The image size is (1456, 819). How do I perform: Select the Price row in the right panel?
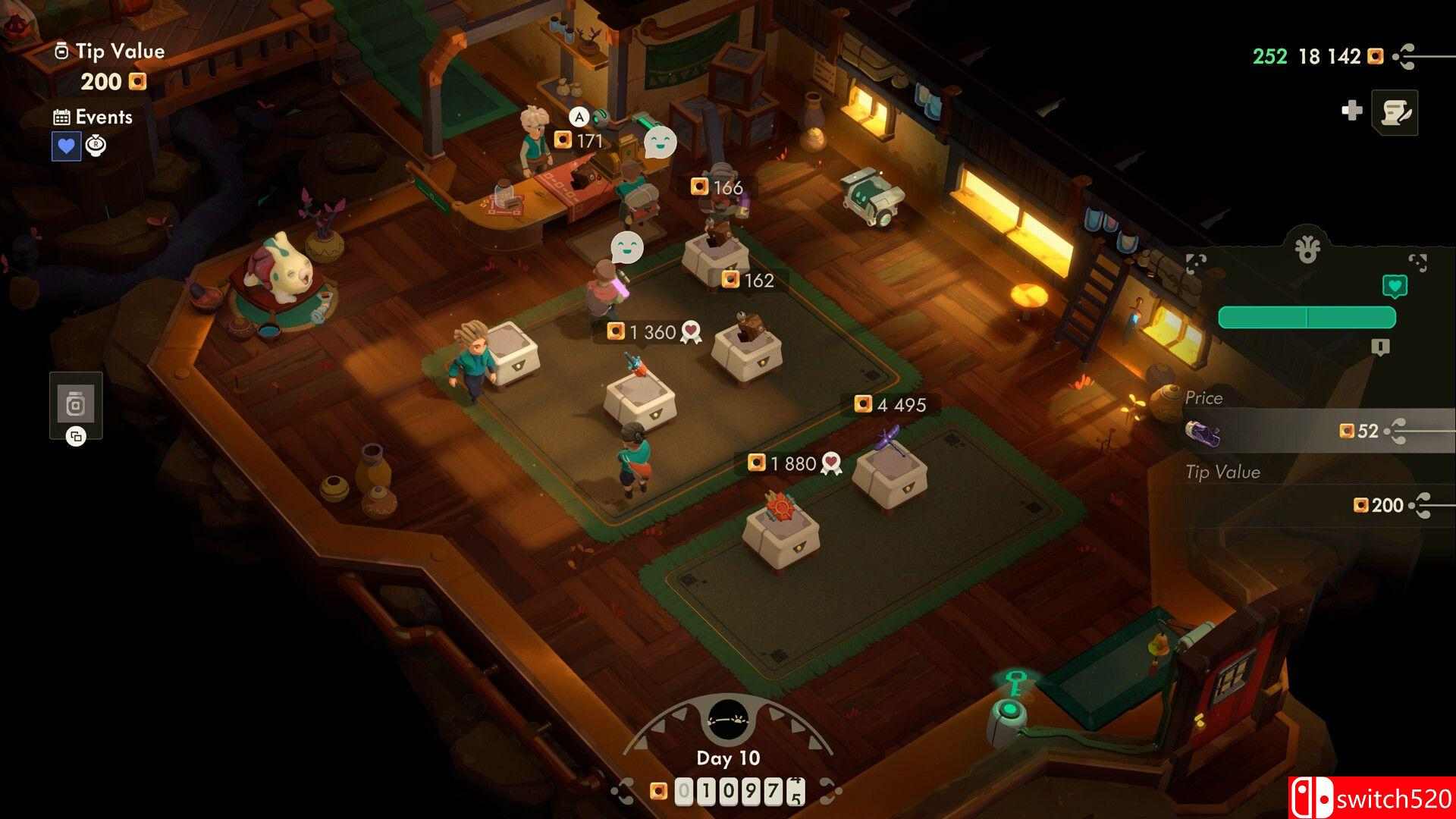click(1206, 397)
